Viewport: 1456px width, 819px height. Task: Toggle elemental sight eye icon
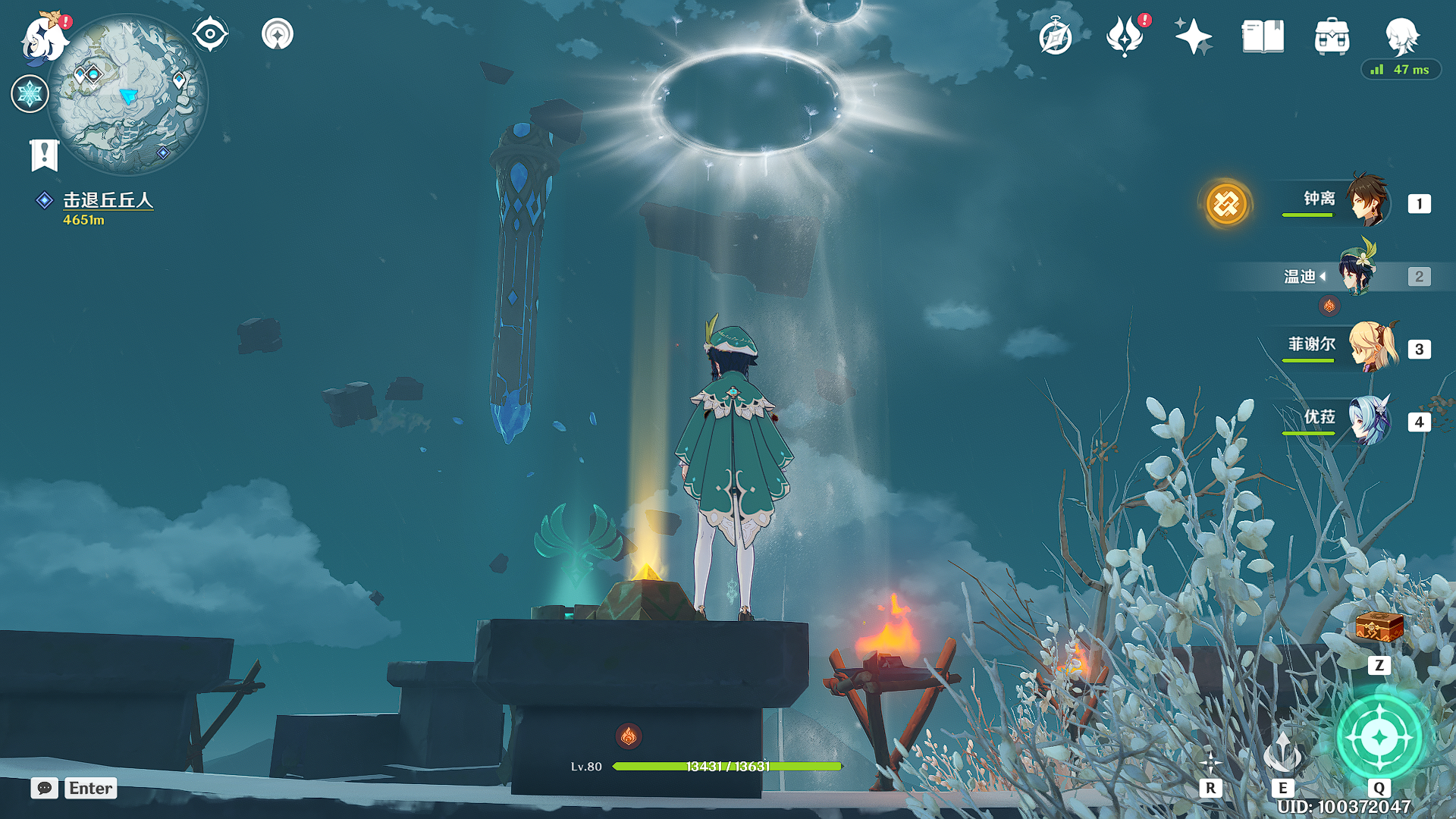click(x=210, y=34)
